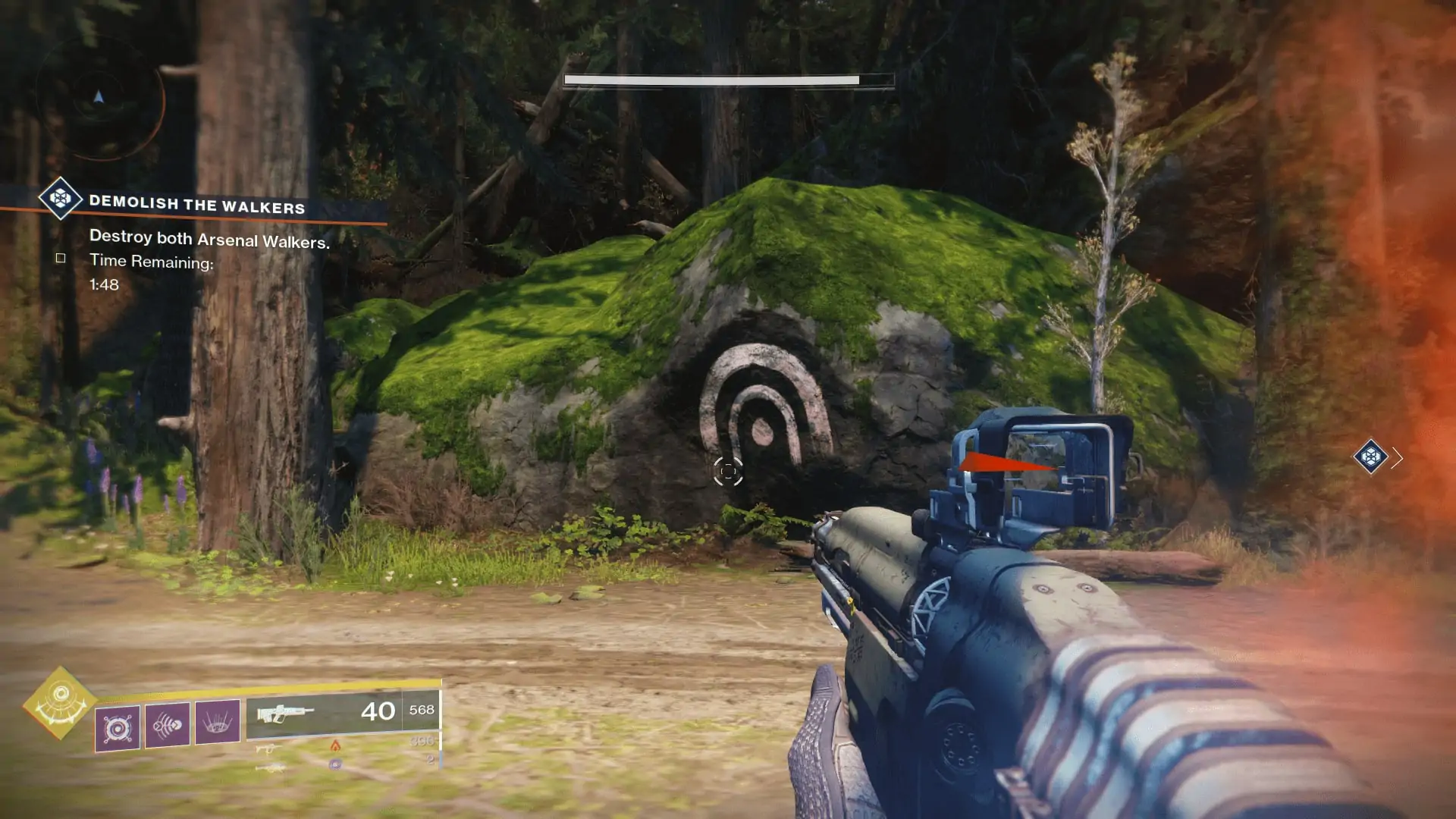The width and height of the screenshot is (1456, 819).
Task: Expand the chevron next to the event marker
Action: pyautogui.click(x=1398, y=457)
